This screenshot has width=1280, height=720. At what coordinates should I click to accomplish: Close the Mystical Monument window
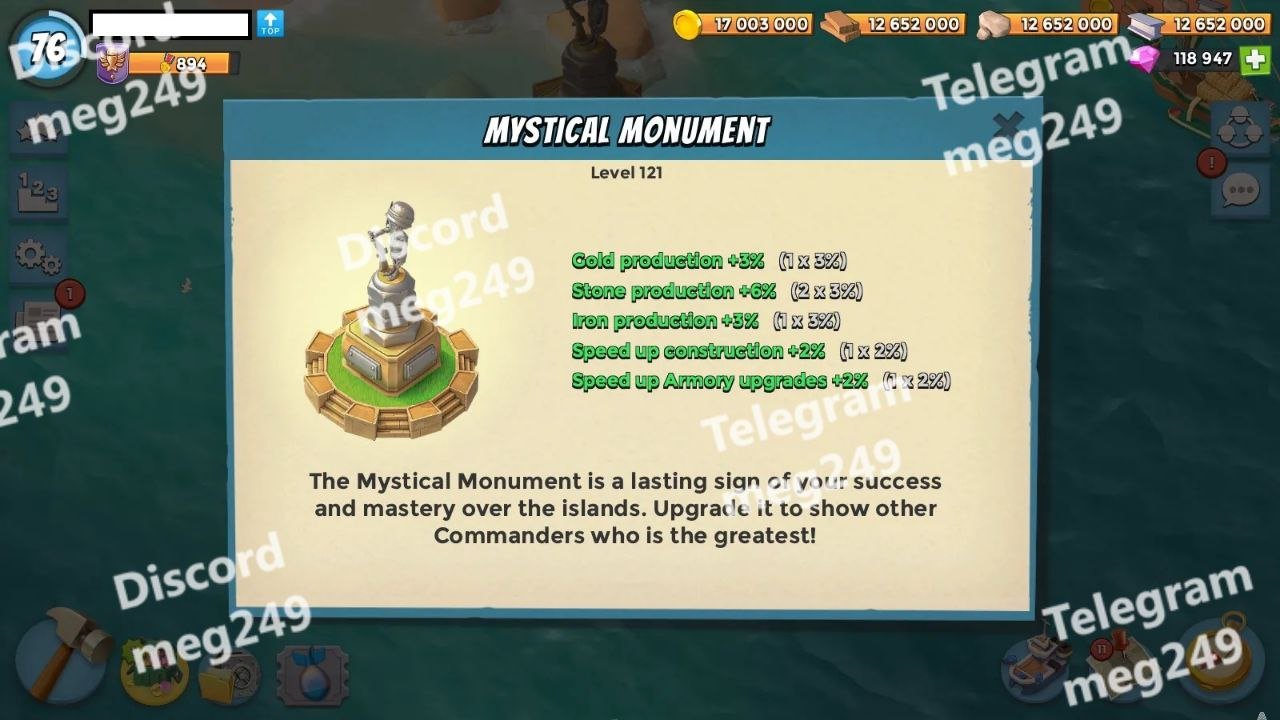point(1008,125)
